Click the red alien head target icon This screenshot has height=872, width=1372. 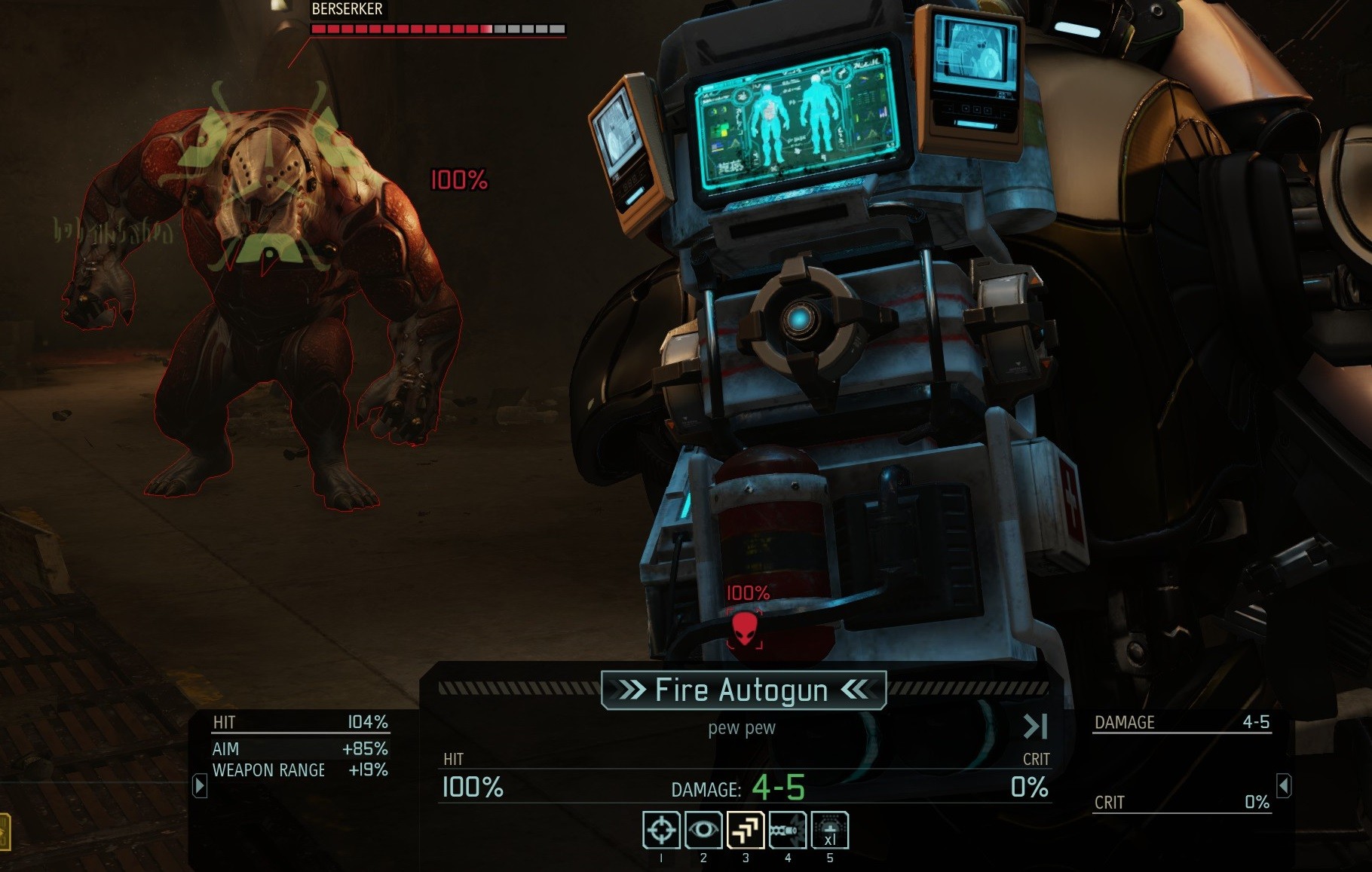coord(745,629)
